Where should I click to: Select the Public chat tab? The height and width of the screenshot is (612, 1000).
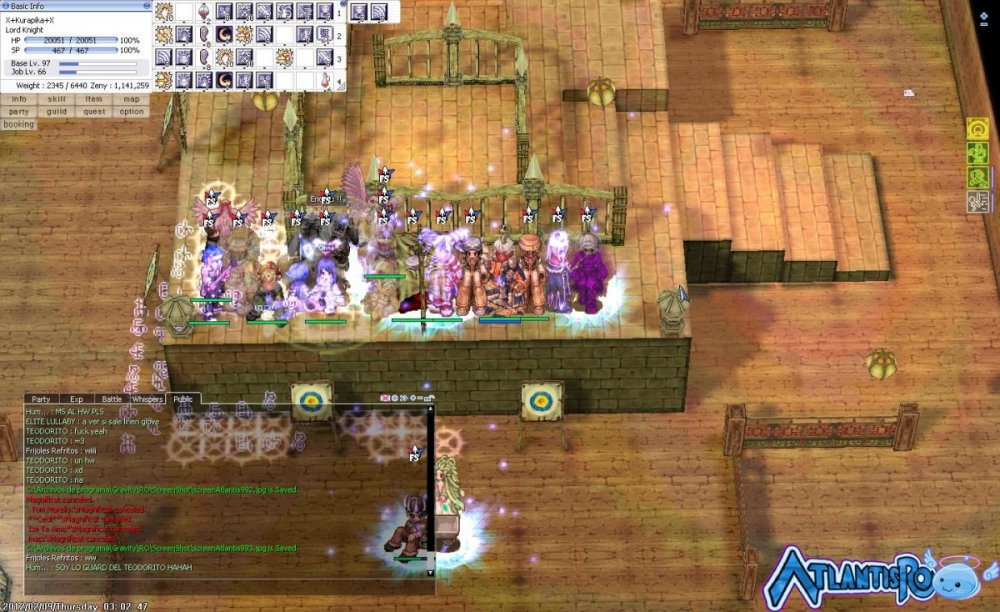pos(183,399)
